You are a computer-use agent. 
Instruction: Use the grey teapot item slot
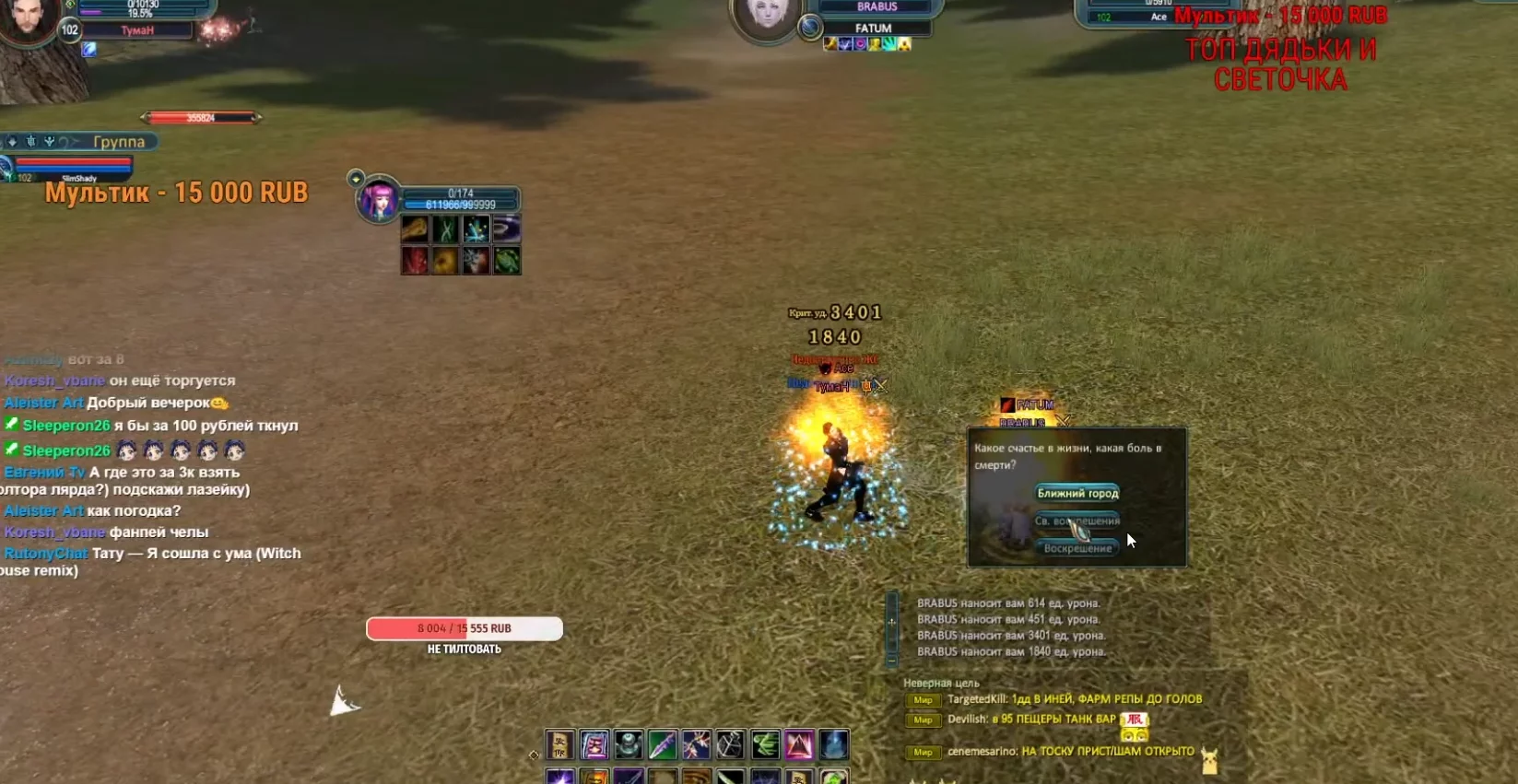coord(629,744)
